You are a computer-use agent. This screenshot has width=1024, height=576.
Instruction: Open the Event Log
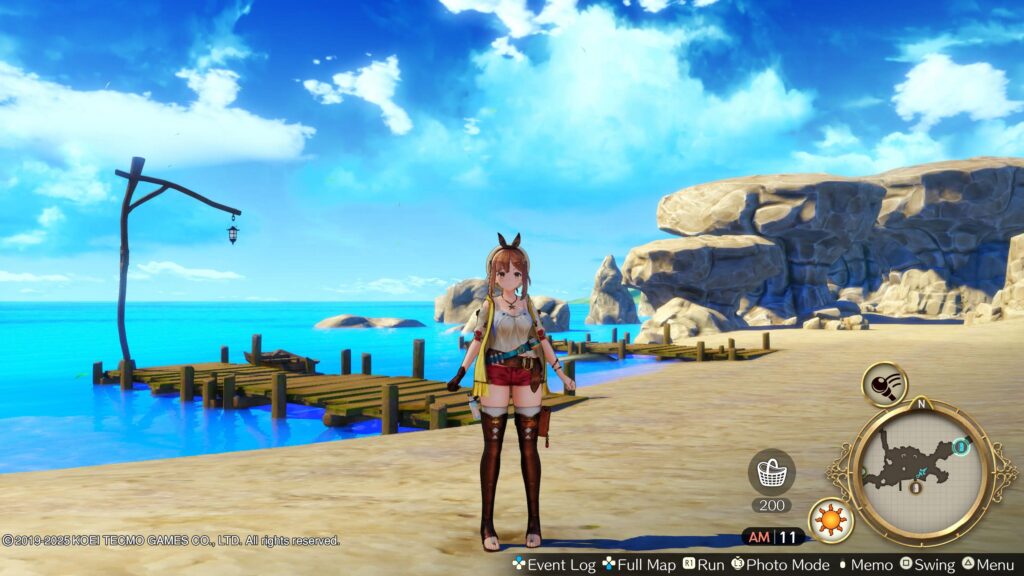coord(553,565)
